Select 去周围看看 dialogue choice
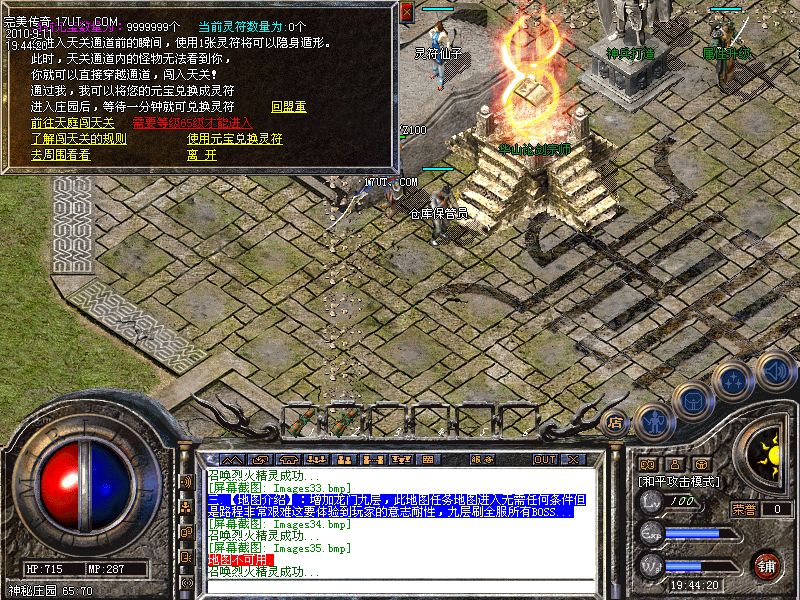This screenshot has height=600, width=800. tap(60, 155)
